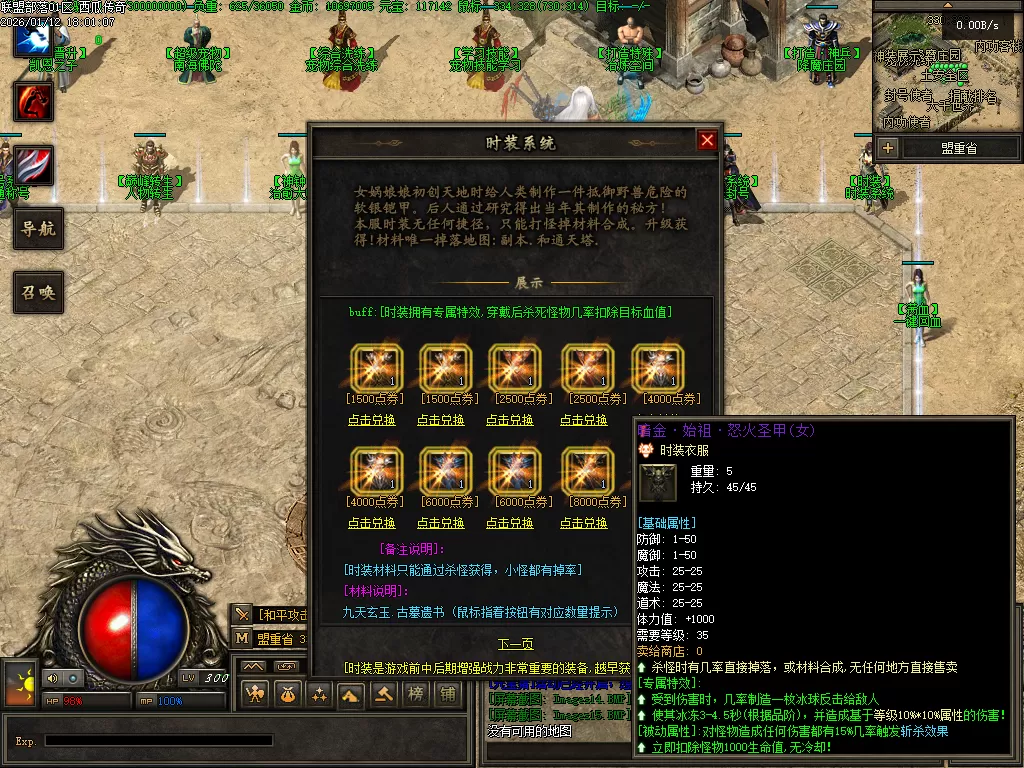Close the 时装系统 costume window
Screen dimensions: 1024x768
707,141
